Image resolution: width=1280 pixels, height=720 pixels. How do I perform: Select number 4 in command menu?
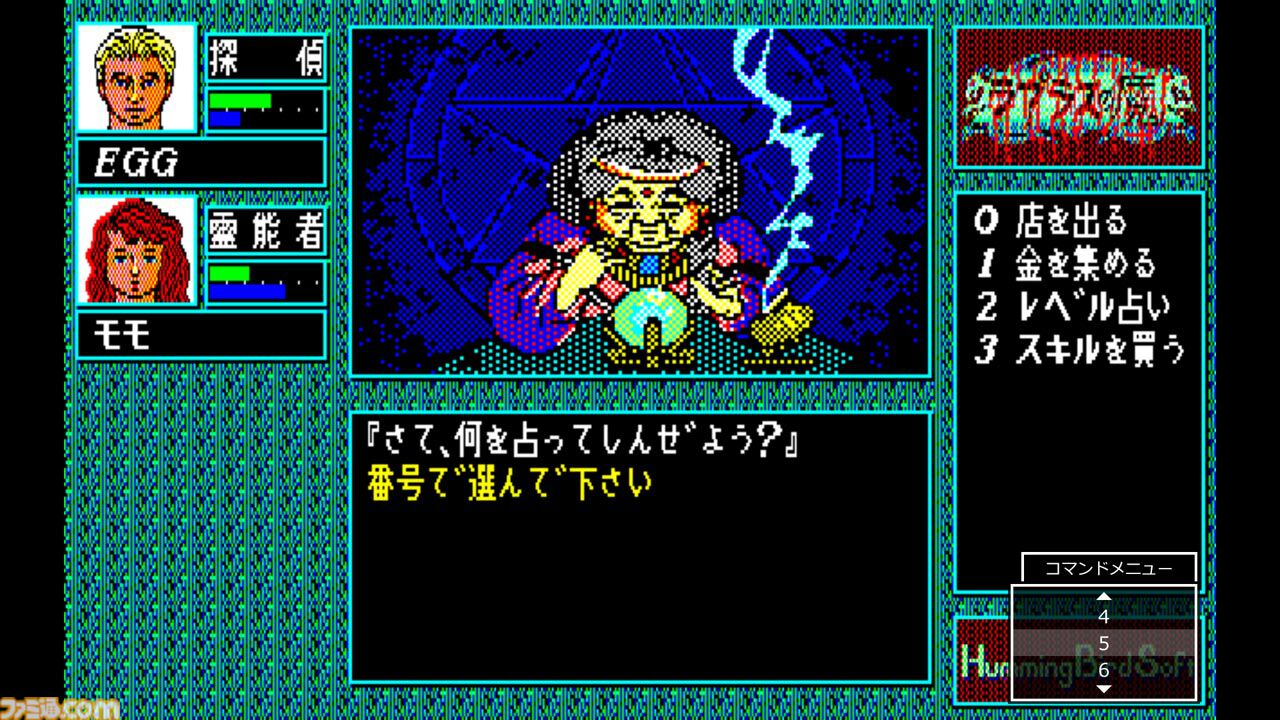[x=1104, y=618]
